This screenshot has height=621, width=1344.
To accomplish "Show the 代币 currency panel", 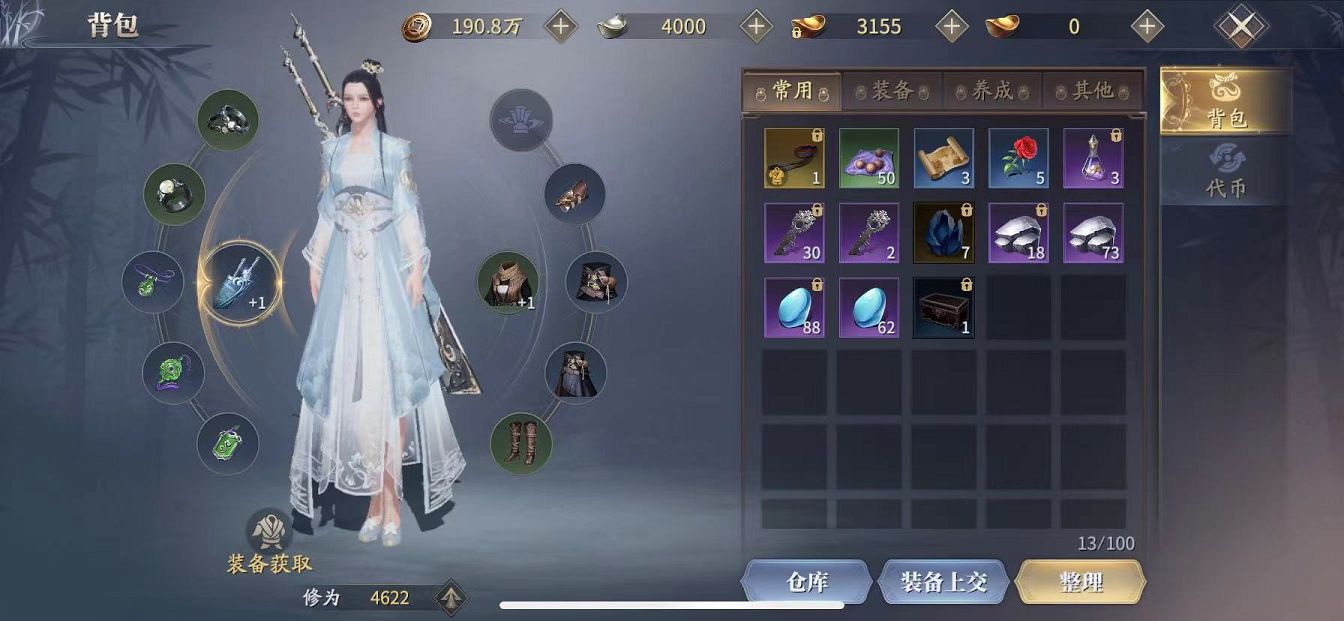I will tap(1226, 172).
